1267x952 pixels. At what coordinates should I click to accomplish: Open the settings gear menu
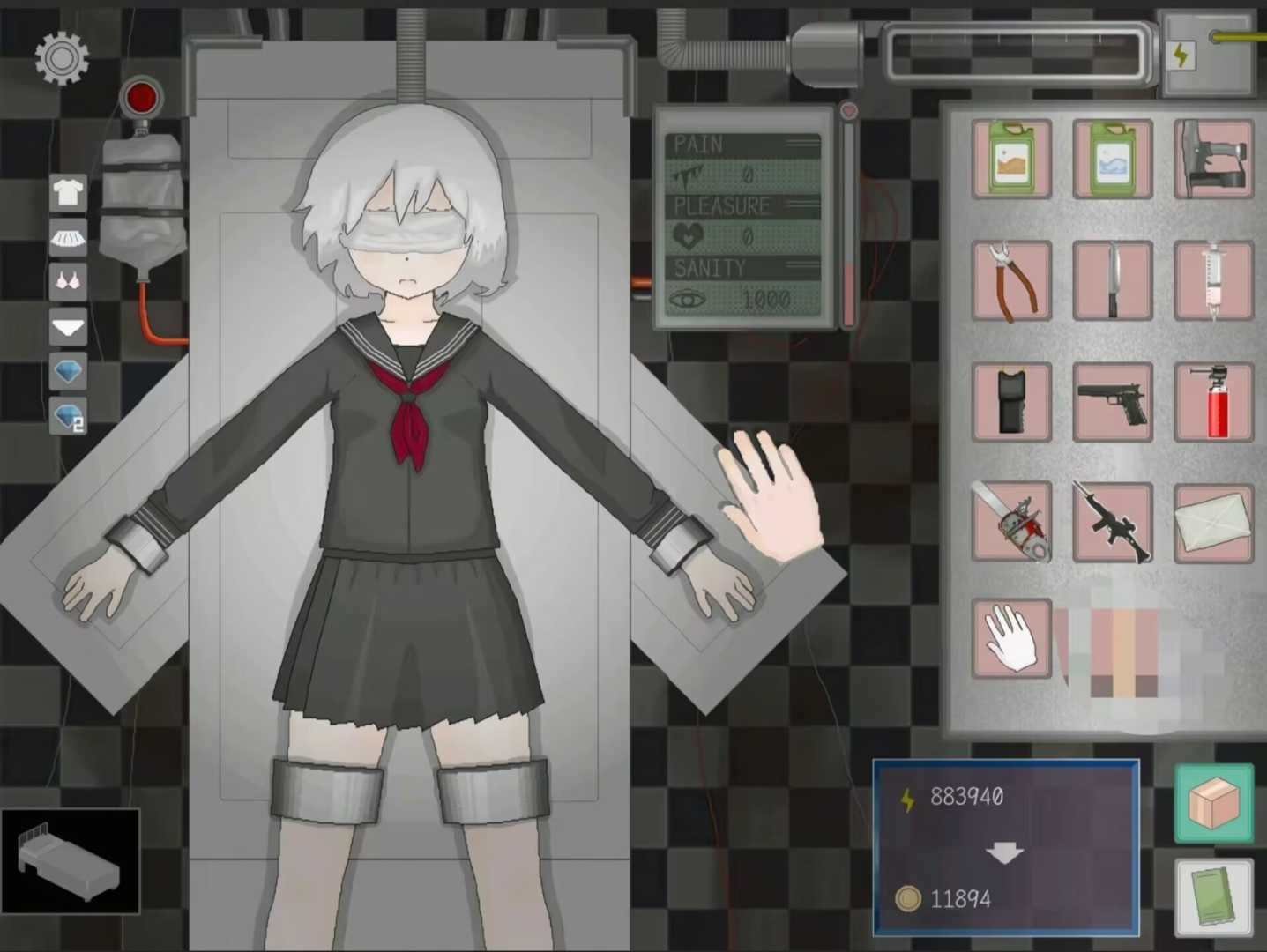61,57
